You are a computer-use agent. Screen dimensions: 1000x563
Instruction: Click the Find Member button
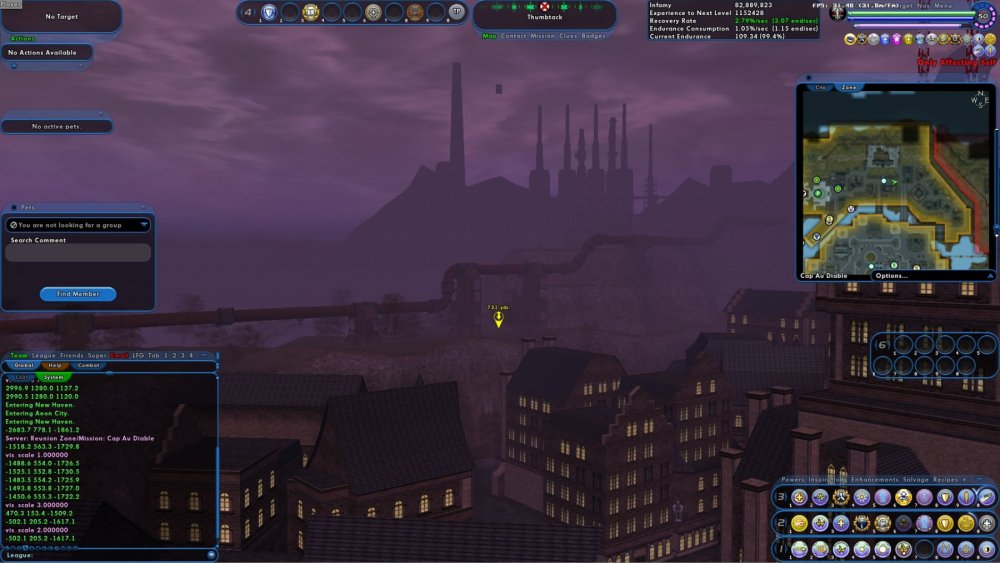pyautogui.click(x=78, y=294)
